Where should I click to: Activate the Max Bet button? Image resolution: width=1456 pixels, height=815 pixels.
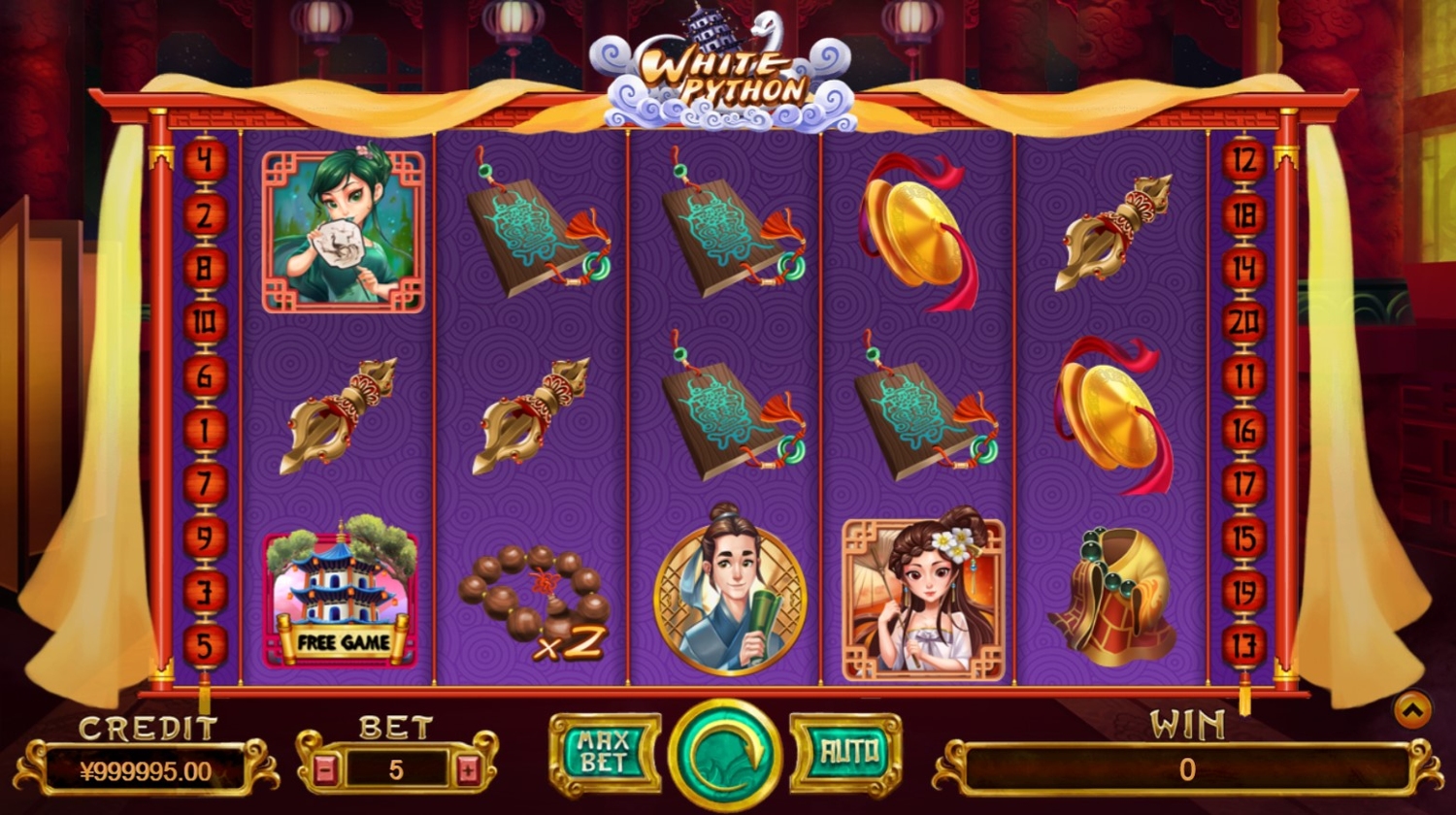605,754
